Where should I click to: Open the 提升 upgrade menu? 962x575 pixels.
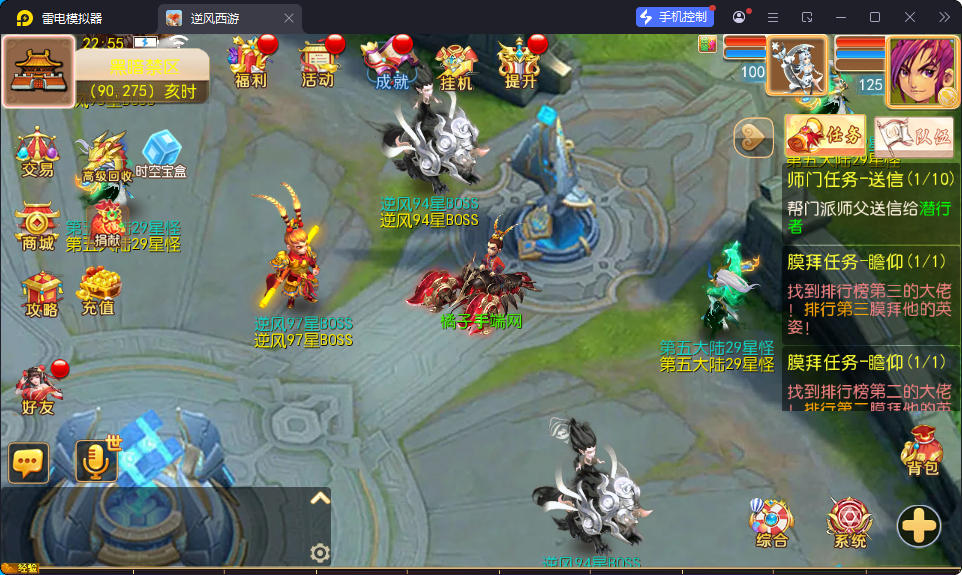coord(521,65)
